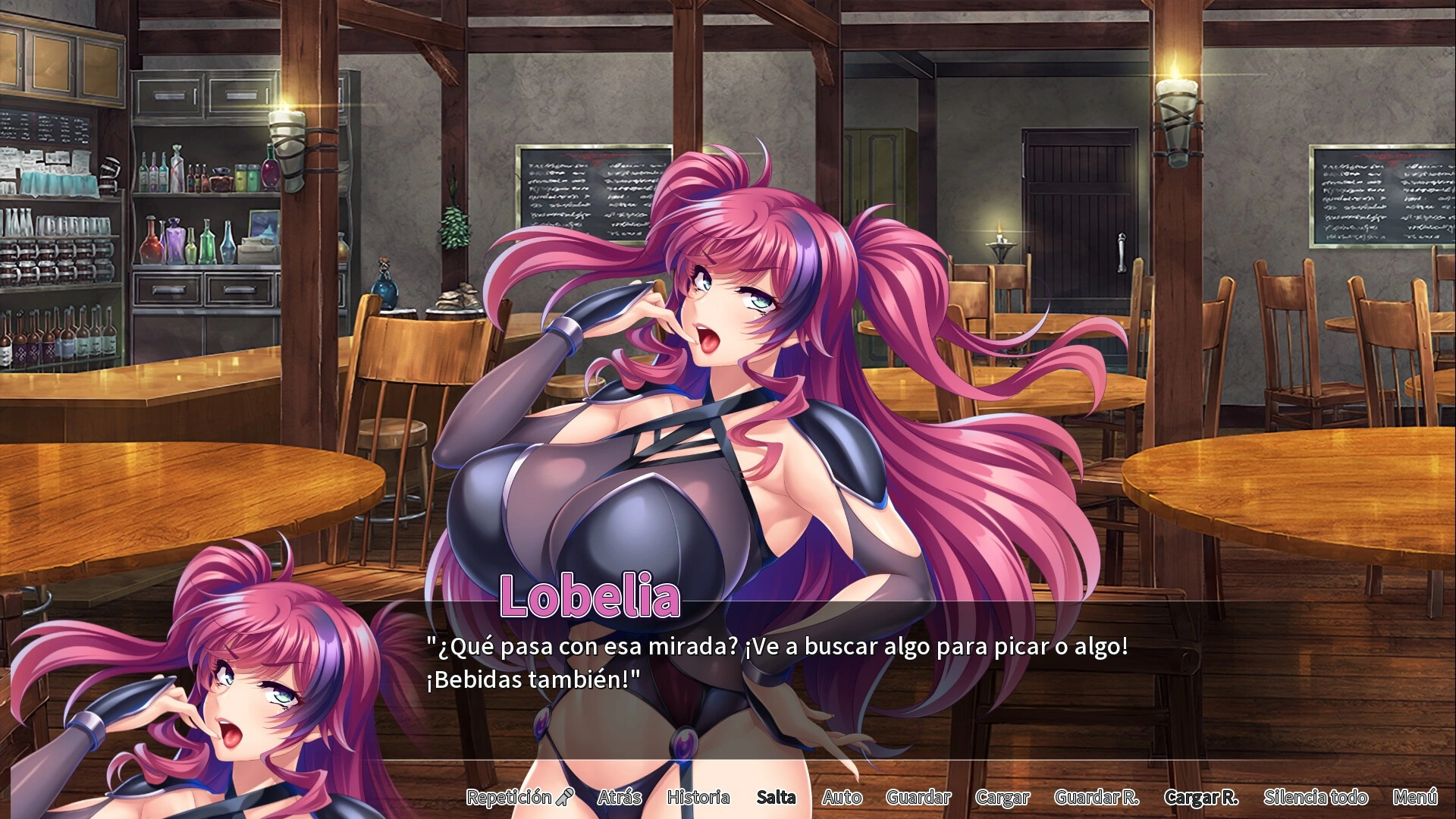Go back with the Atrás button

[620, 797]
